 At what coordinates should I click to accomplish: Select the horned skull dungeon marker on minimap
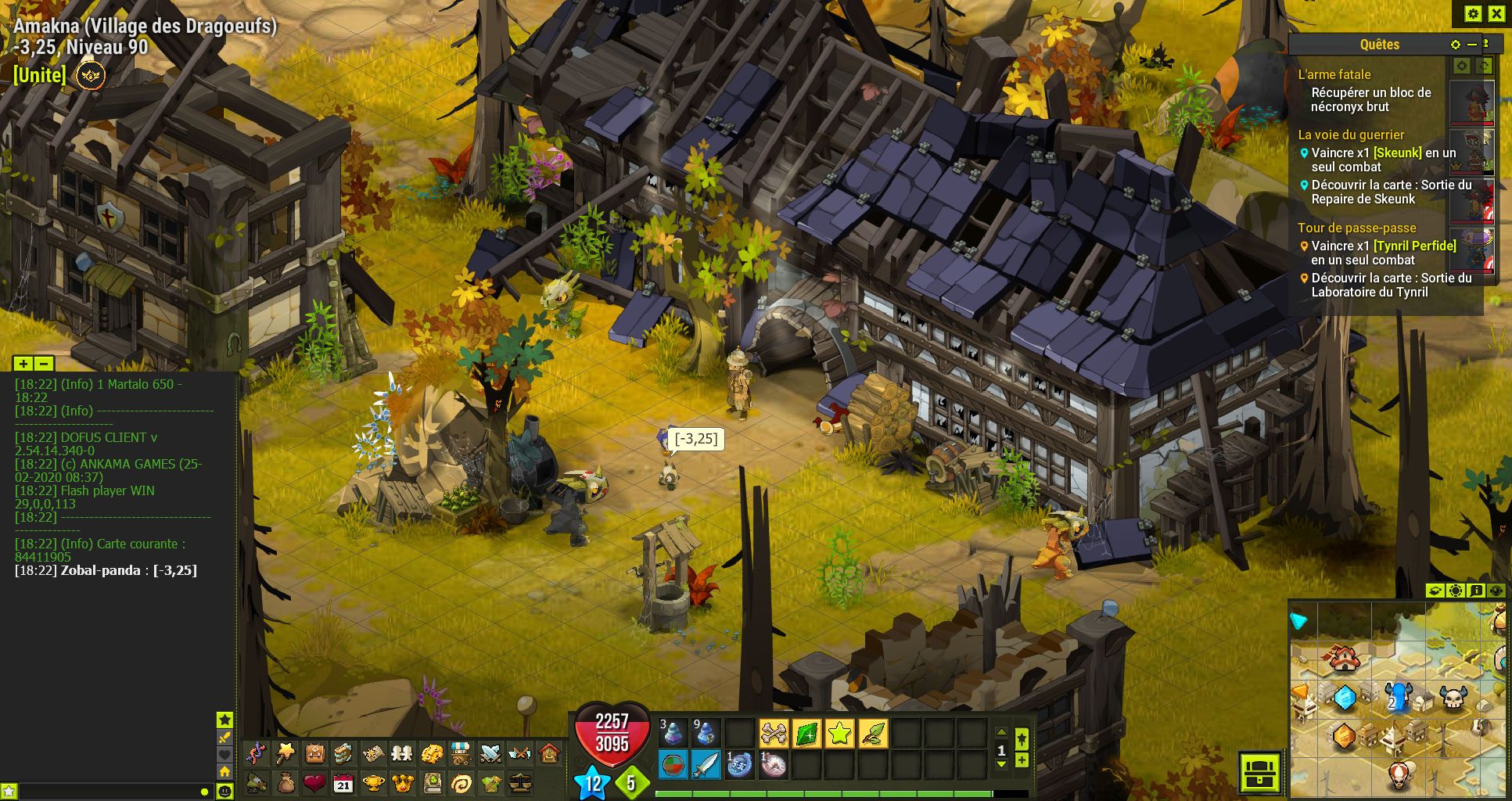click(1453, 698)
